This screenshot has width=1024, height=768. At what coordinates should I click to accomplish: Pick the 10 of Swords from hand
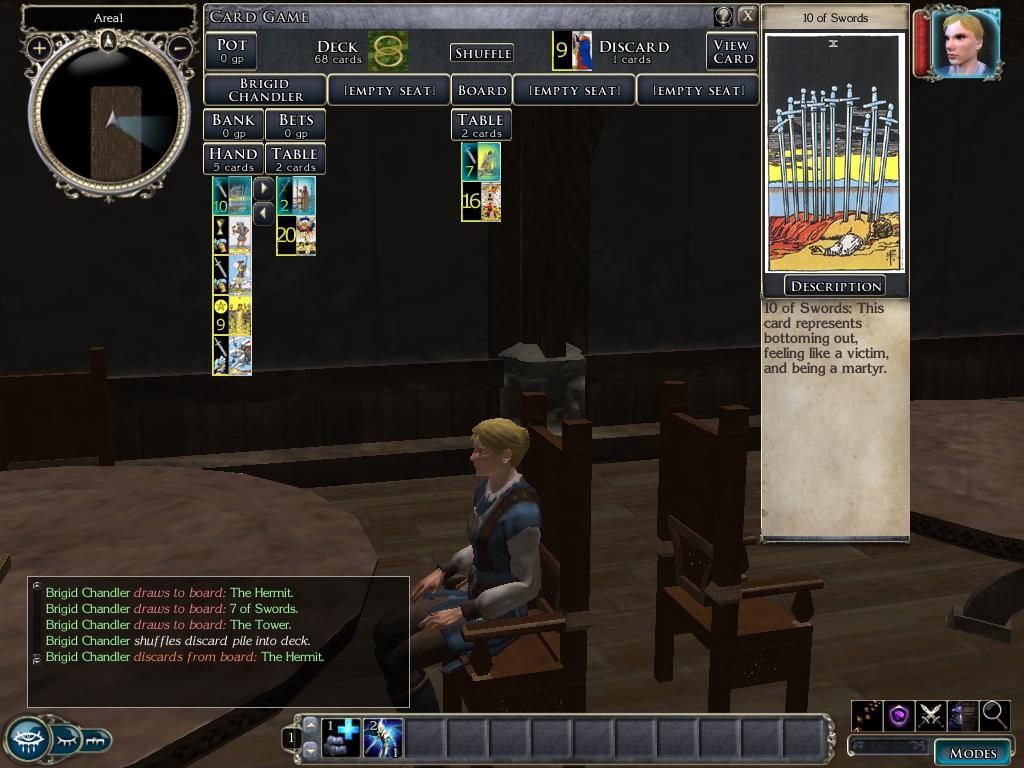[231, 196]
